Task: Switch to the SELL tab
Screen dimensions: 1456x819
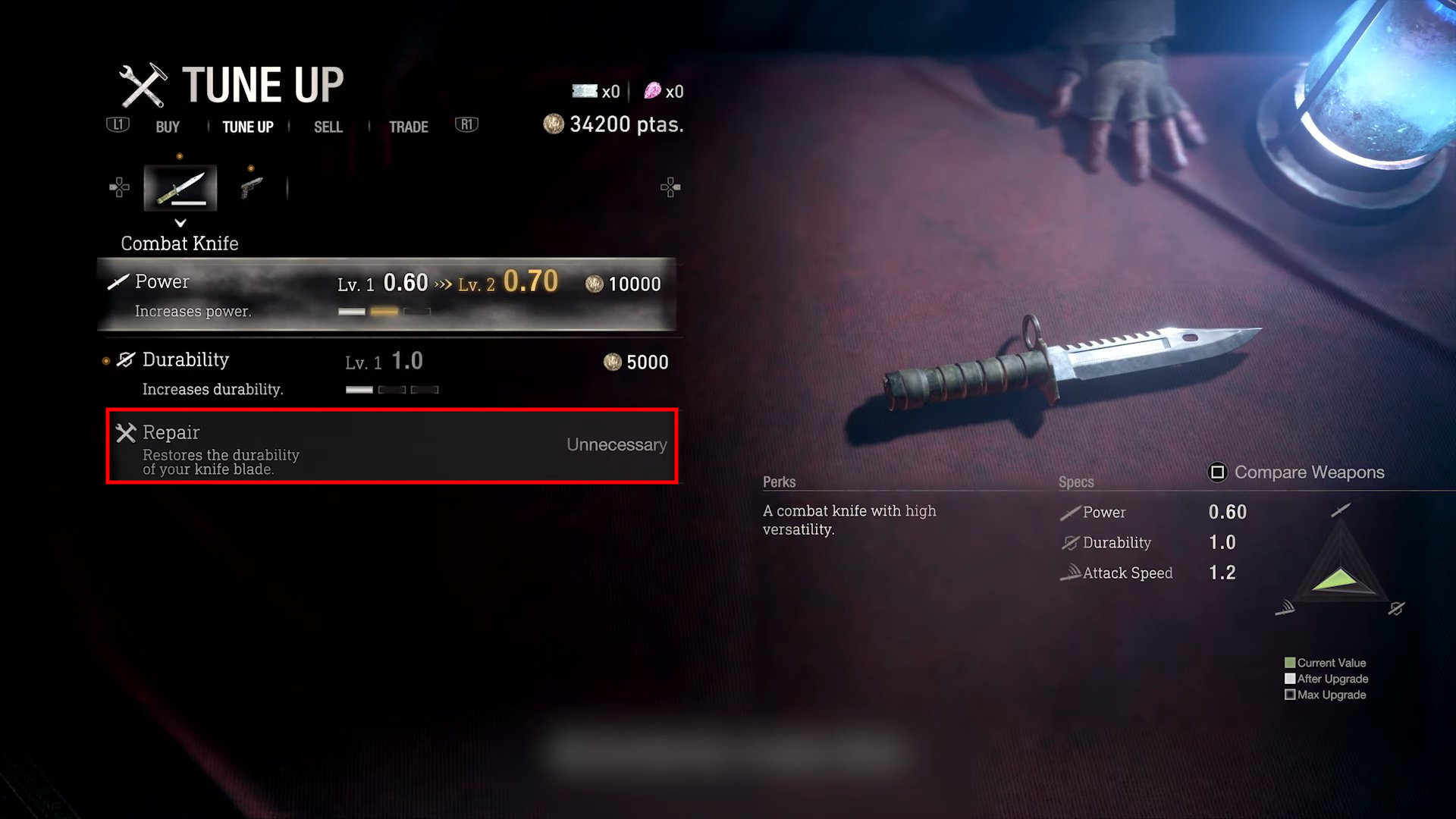Action: (x=327, y=127)
